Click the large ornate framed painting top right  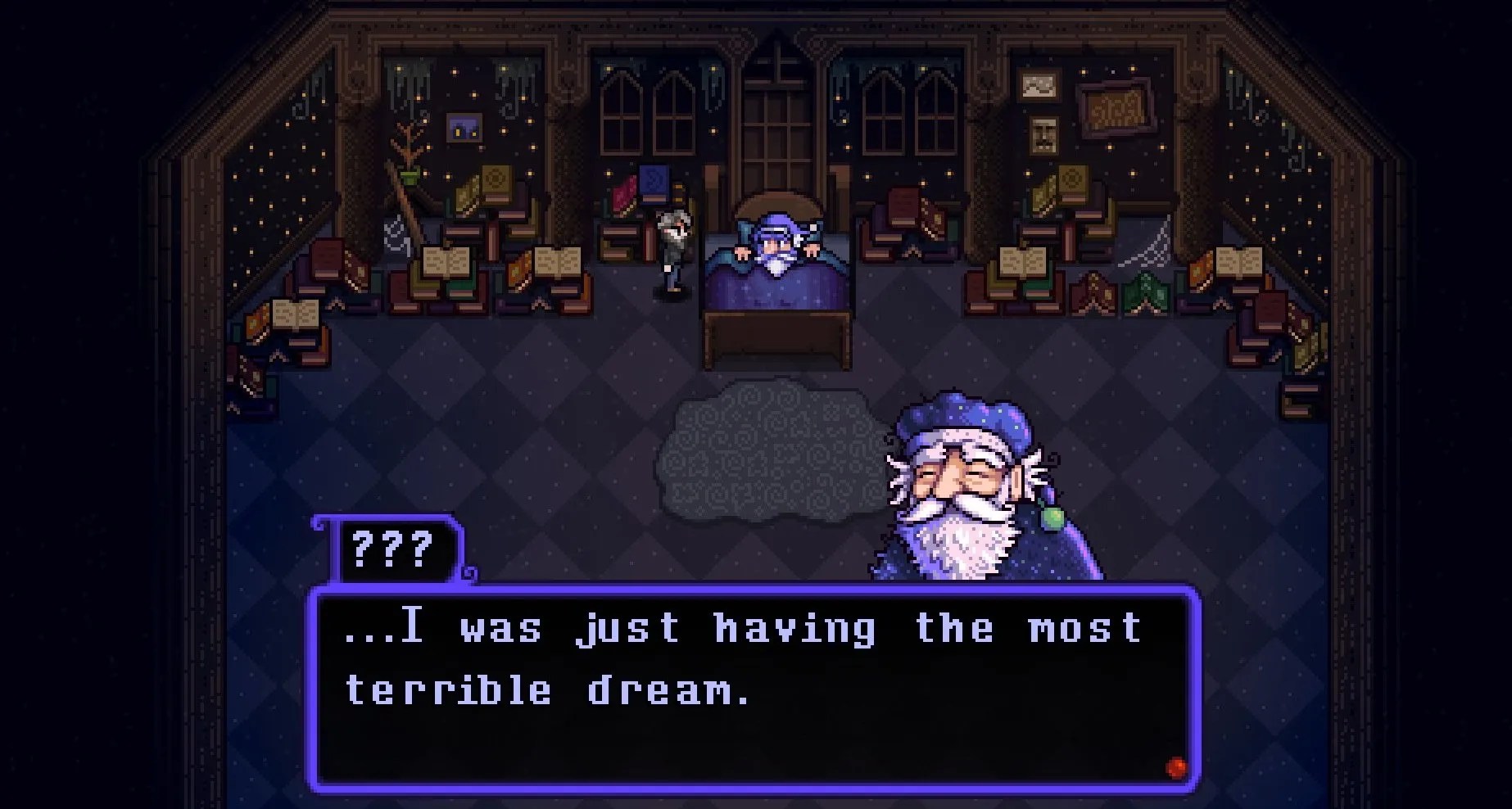tap(1116, 111)
